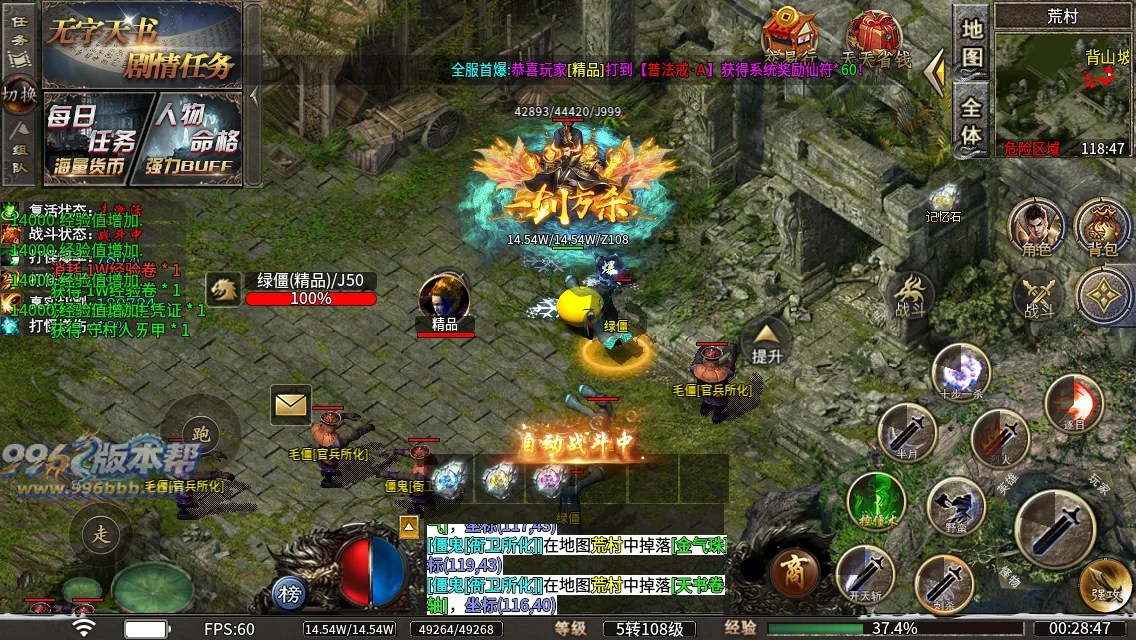1136x640 pixels.
Task: Open the 背包 backpack
Action: (x=1102, y=226)
